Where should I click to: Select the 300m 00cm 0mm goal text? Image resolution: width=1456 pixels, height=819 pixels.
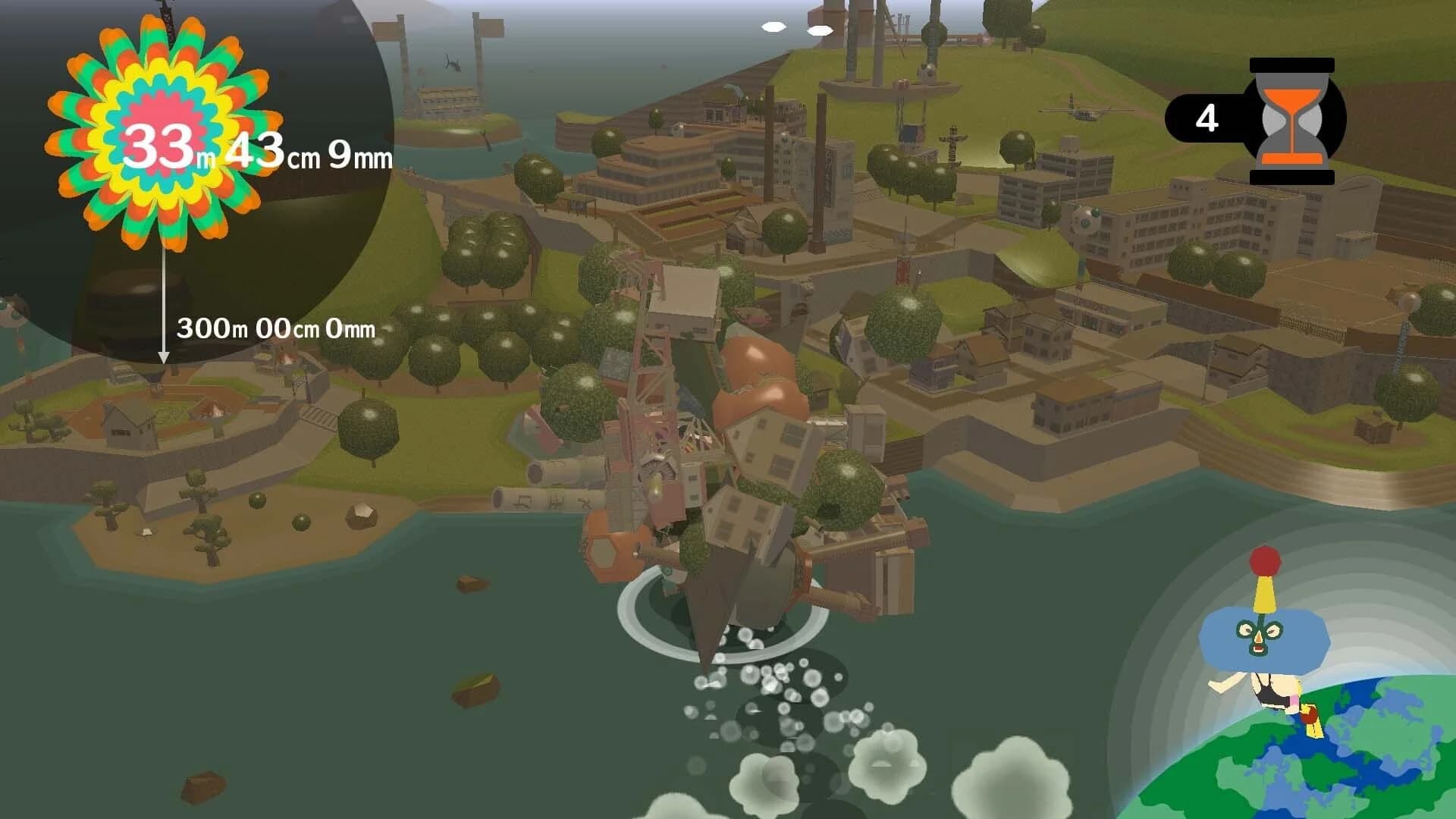pos(277,329)
